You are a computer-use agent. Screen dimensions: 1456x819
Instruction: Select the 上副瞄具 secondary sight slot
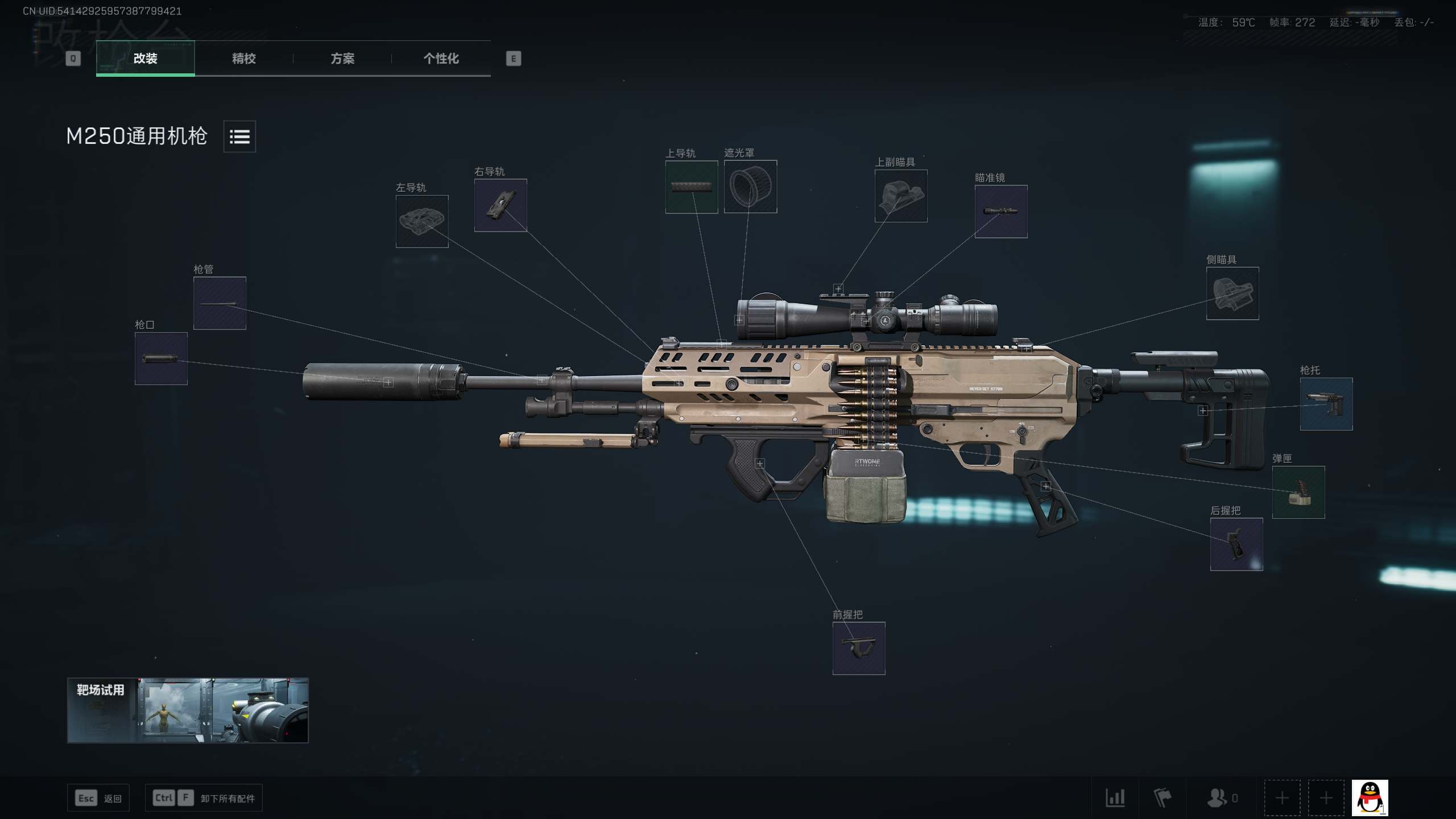(901, 196)
